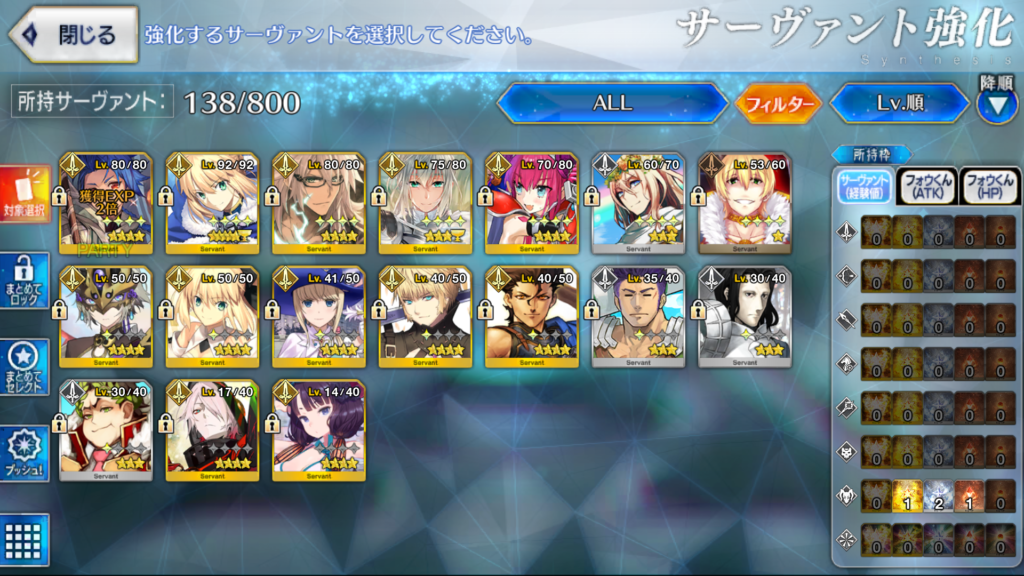The image size is (1024, 576).
Task: Pick the Lv. 17/40 servant card
Action: point(213,431)
